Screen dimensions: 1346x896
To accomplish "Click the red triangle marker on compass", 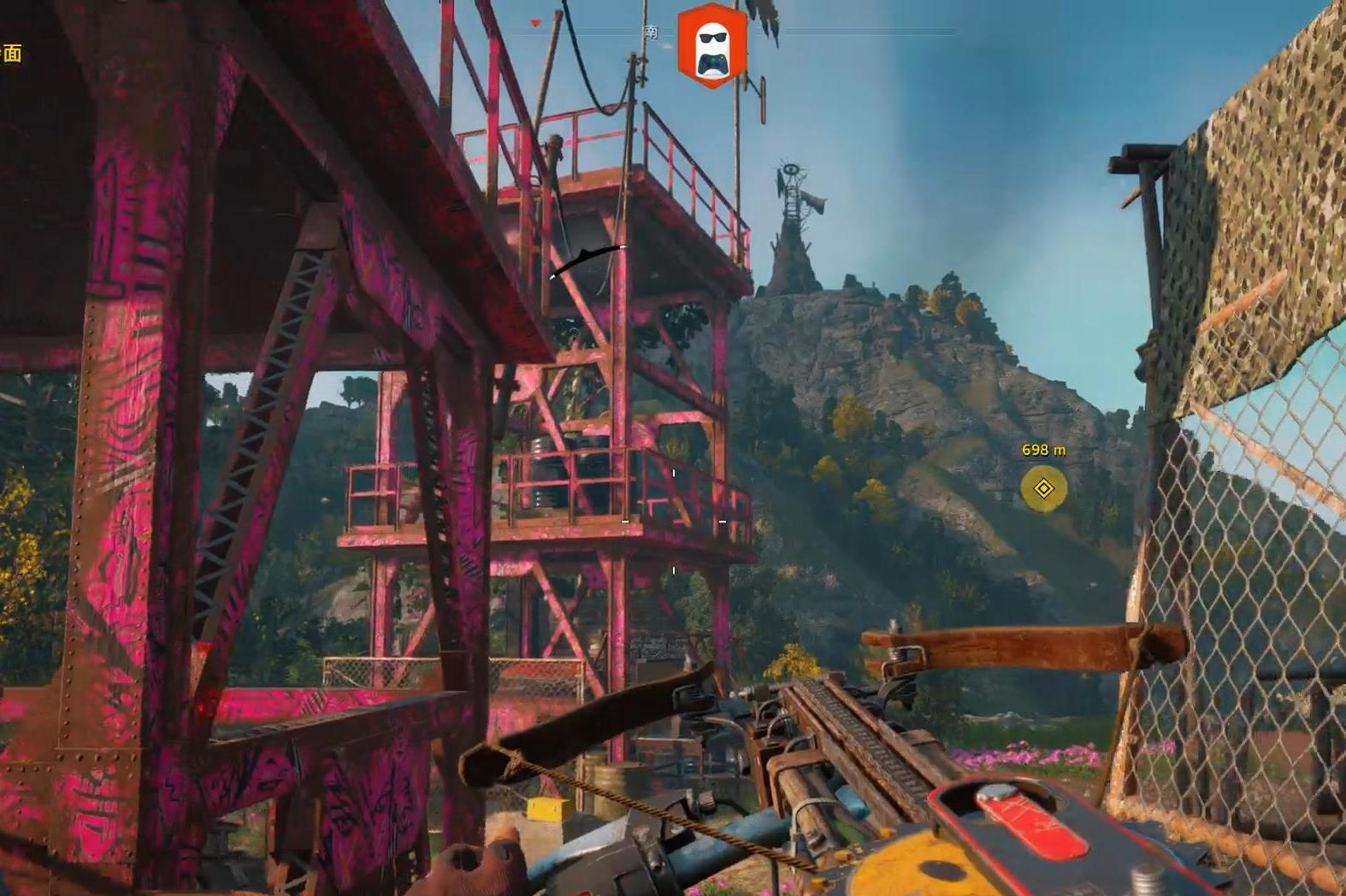I will (536, 23).
